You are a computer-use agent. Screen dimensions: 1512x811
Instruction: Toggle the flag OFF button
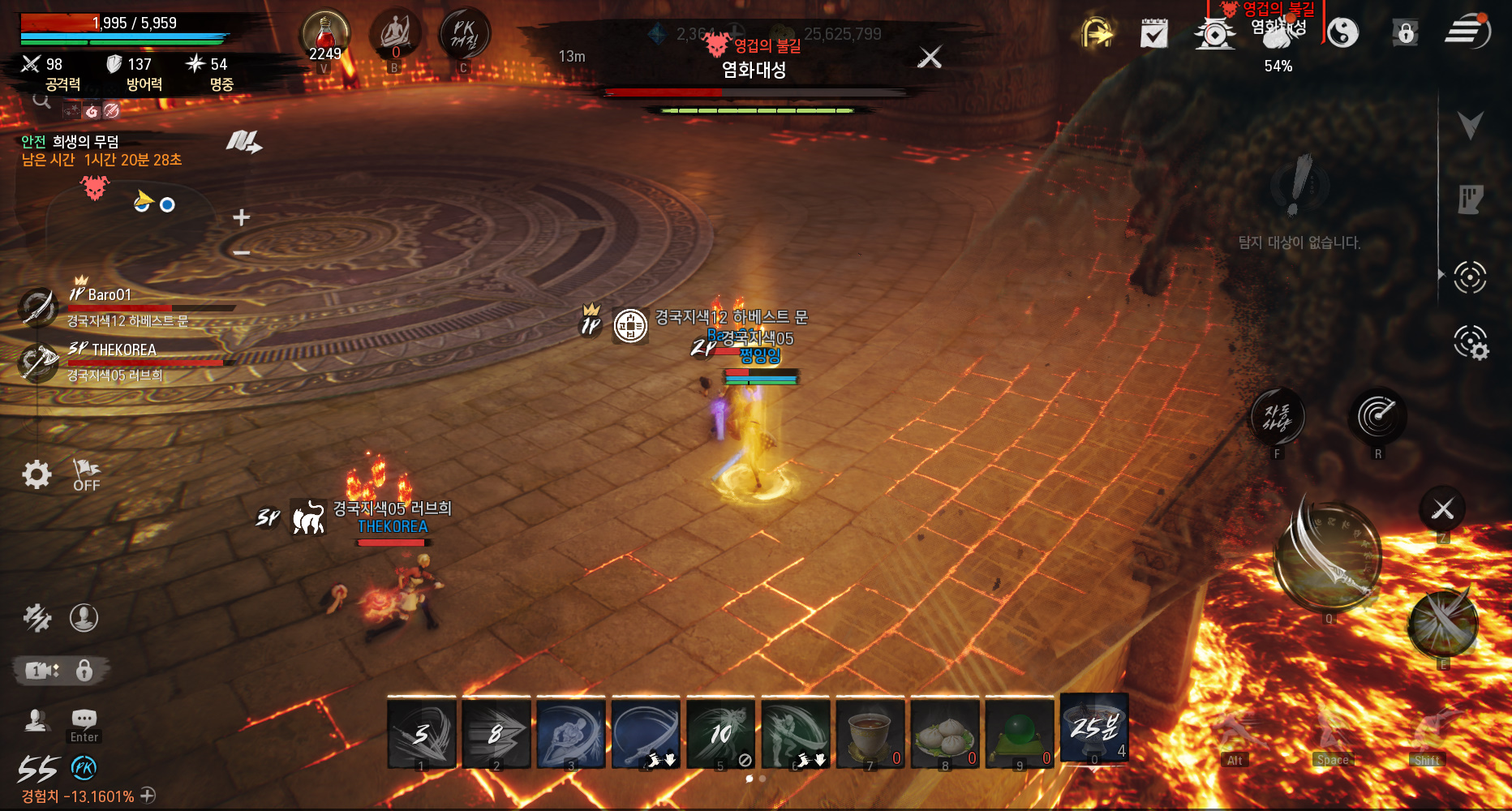(86, 475)
